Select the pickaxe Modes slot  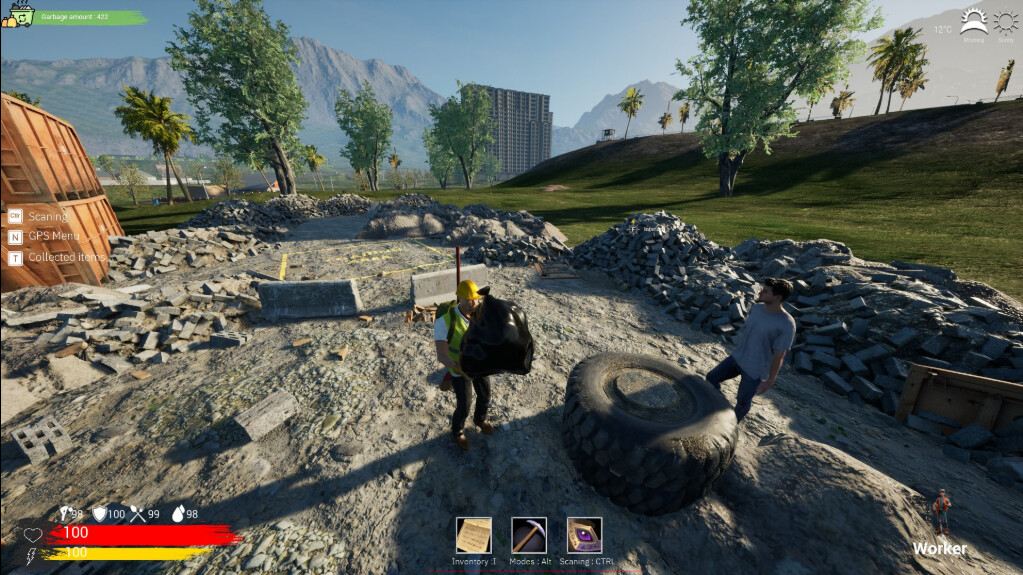pos(529,535)
